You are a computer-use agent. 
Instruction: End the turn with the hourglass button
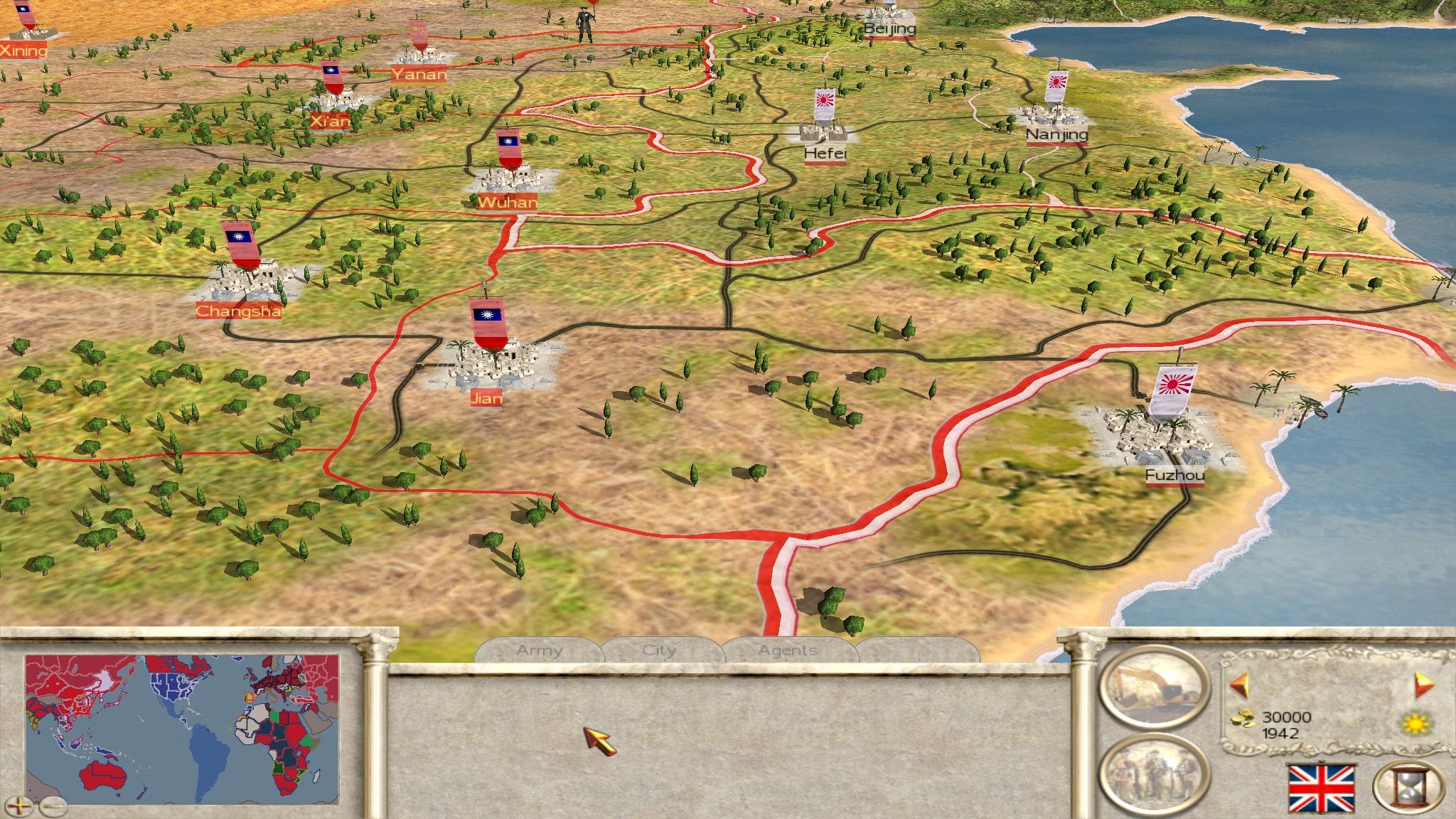pos(1408,788)
